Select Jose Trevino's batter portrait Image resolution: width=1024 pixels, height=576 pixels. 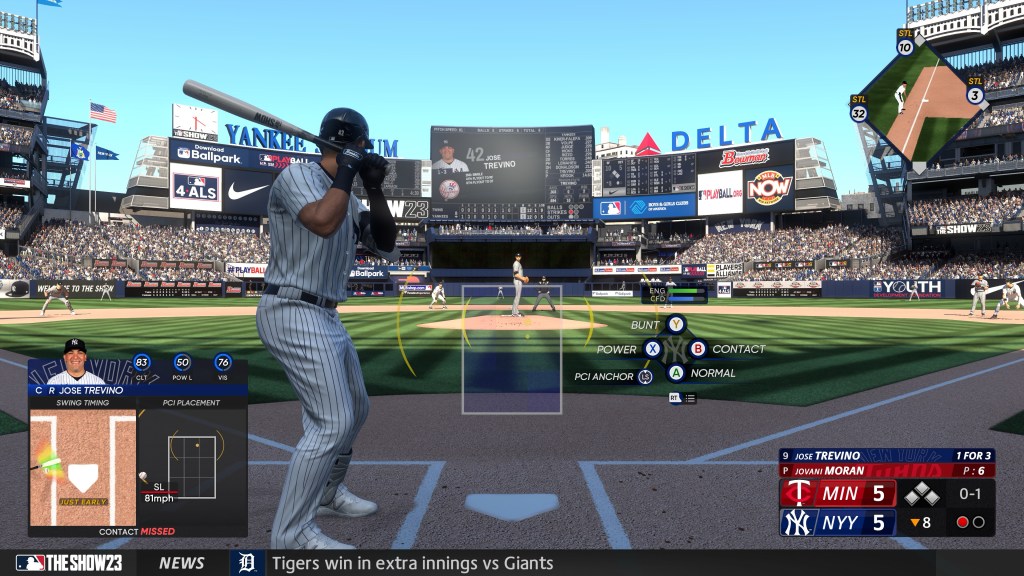(x=75, y=362)
